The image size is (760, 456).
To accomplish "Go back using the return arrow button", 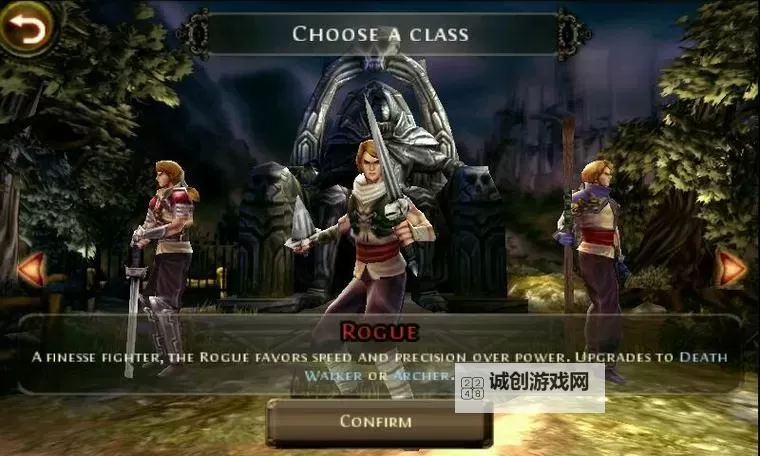I will [x=28, y=27].
